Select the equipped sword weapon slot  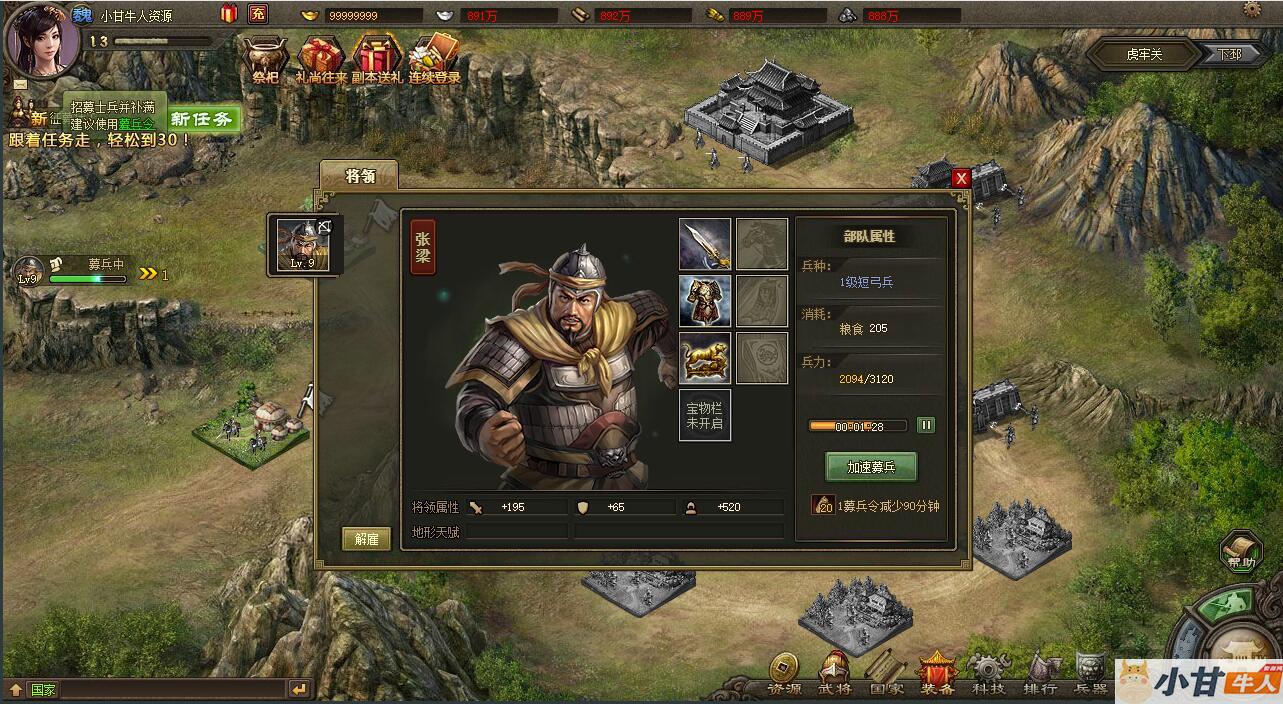click(x=705, y=244)
